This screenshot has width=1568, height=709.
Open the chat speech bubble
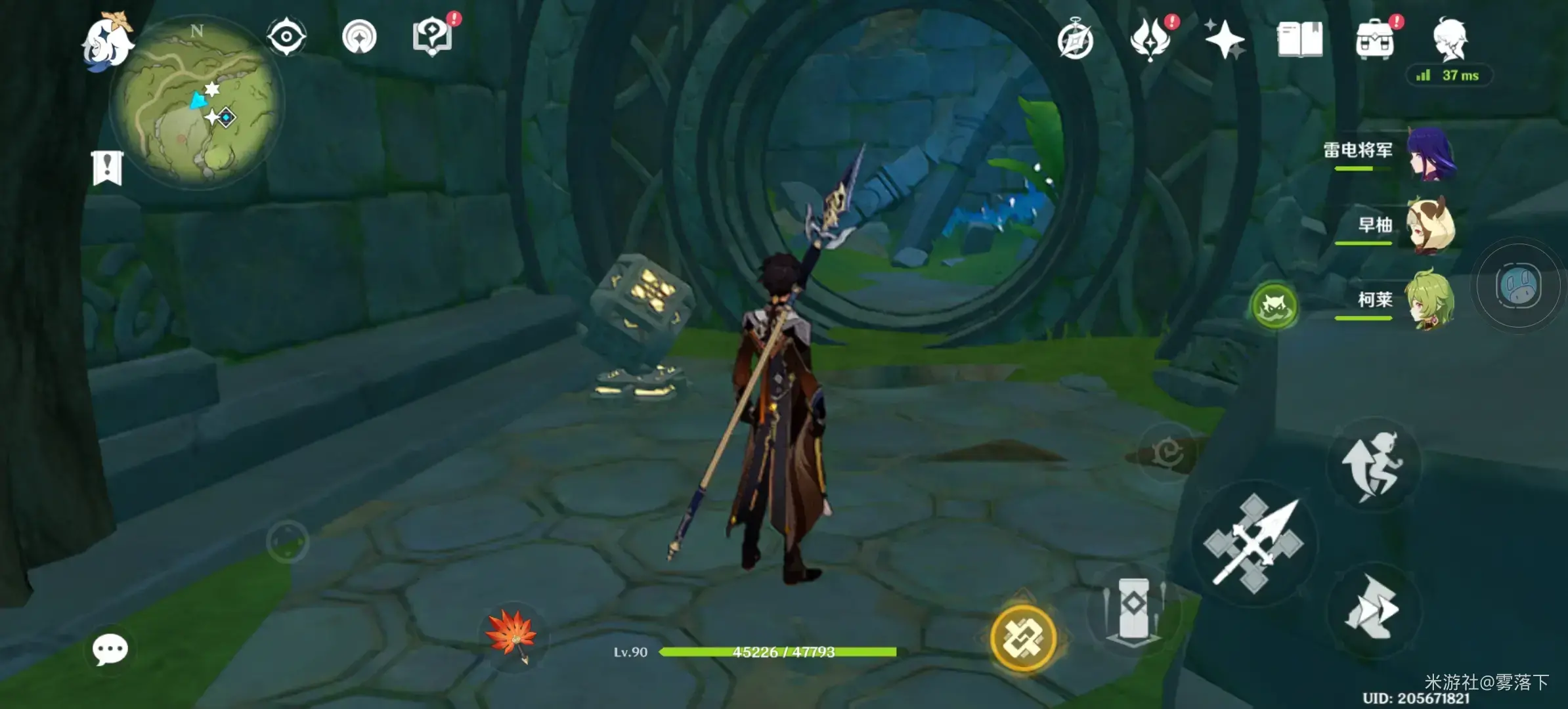[x=110, y=650]
